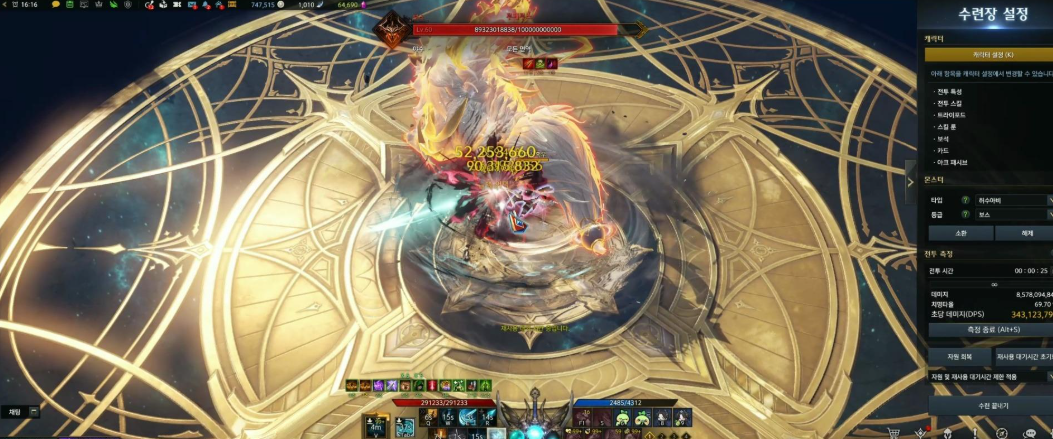
Task: Click the yellow chat bubble icon in top bar
Action: point(56,5)
